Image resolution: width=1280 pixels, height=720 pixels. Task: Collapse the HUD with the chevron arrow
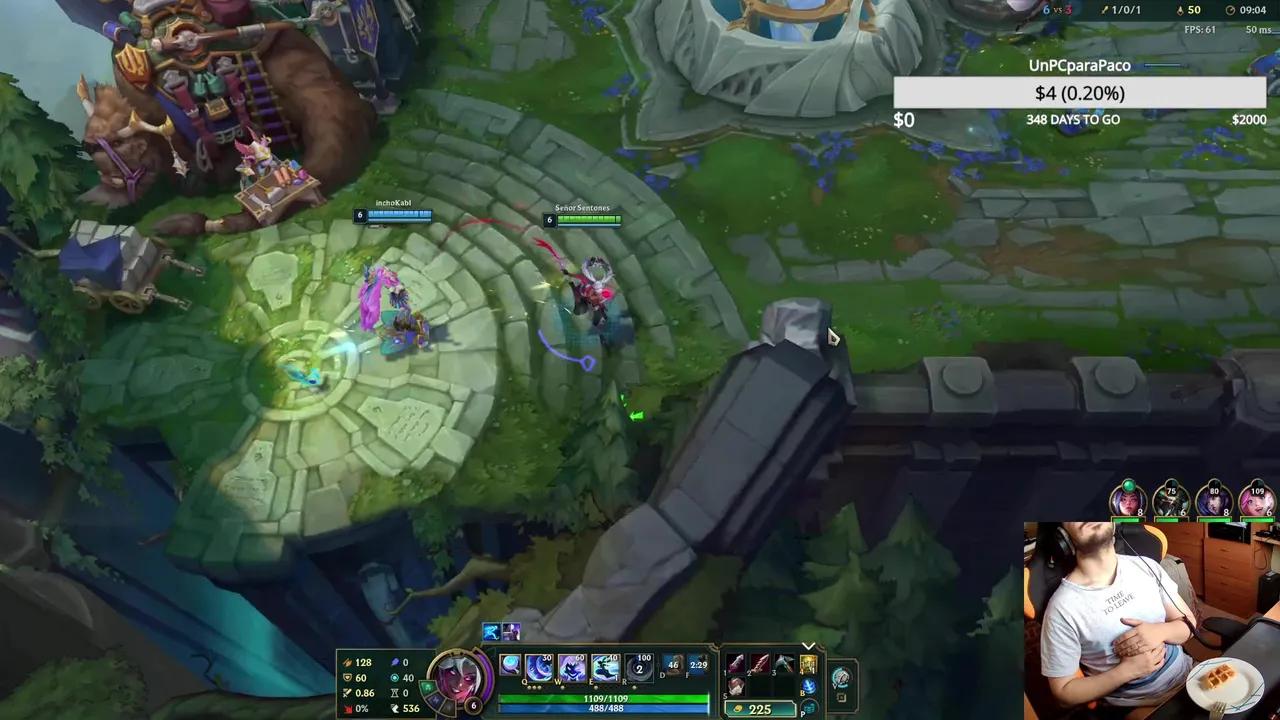pyautogui.click(x=808, y=646)
